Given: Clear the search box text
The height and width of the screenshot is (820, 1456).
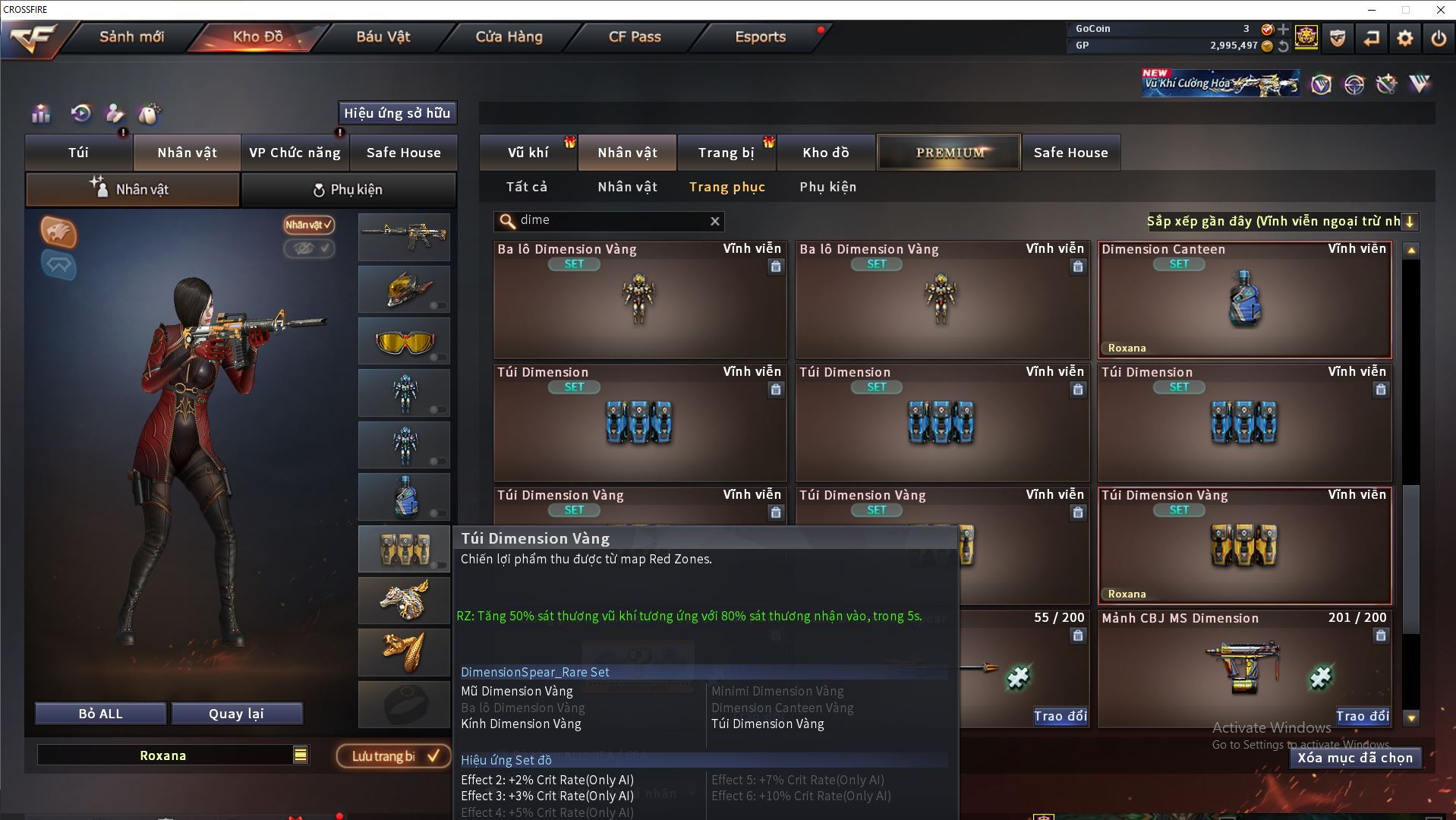Looking at the screenshot, I should (714, 221).
